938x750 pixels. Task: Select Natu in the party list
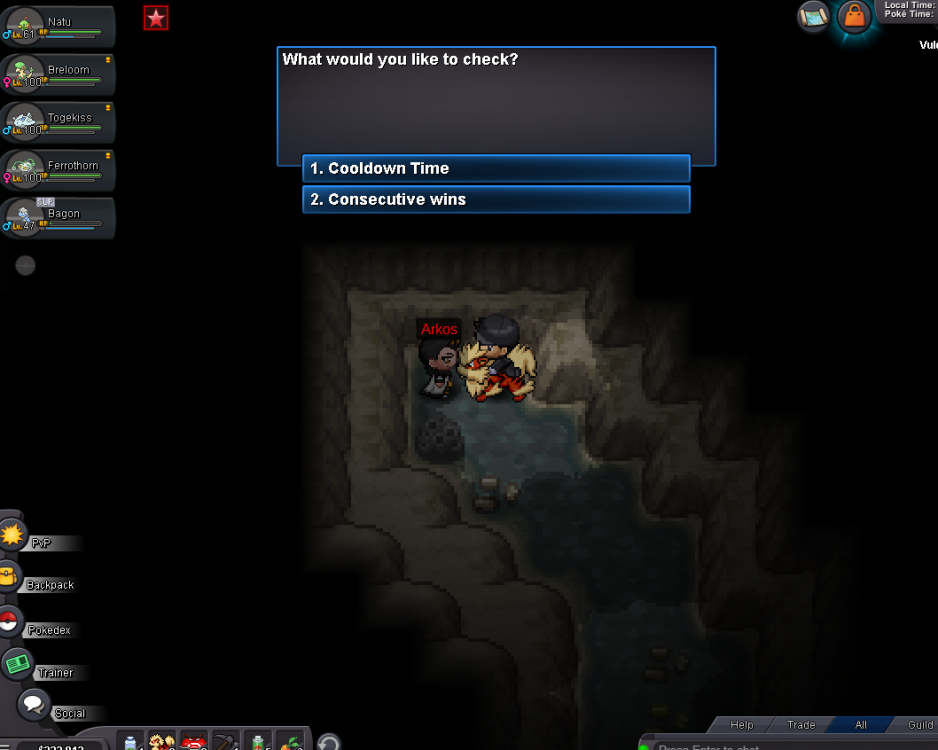coord(58,28)
